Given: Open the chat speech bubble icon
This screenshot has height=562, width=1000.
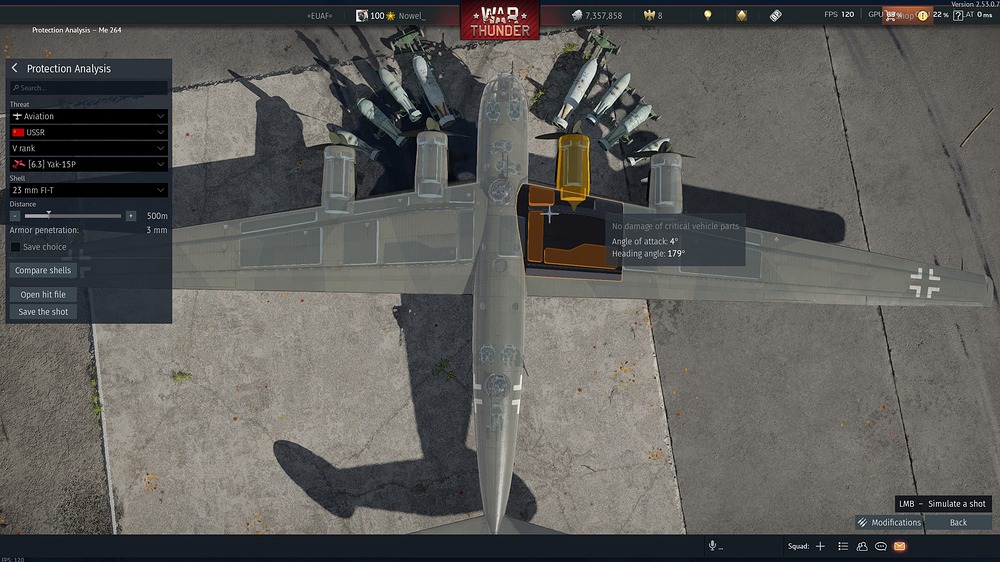Looking at the screenshot, I should (881, 547).
